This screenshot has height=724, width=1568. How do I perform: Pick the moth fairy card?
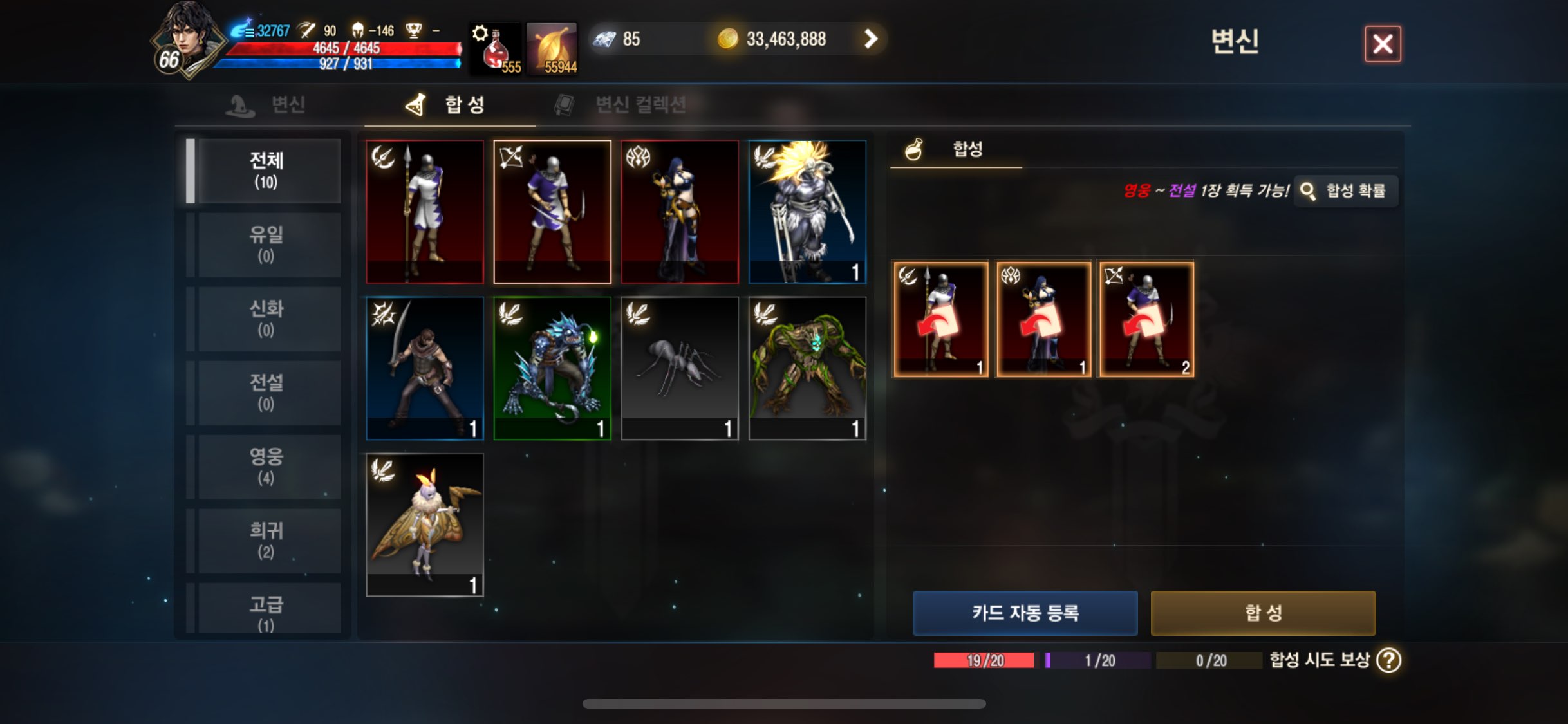point(425,524)
